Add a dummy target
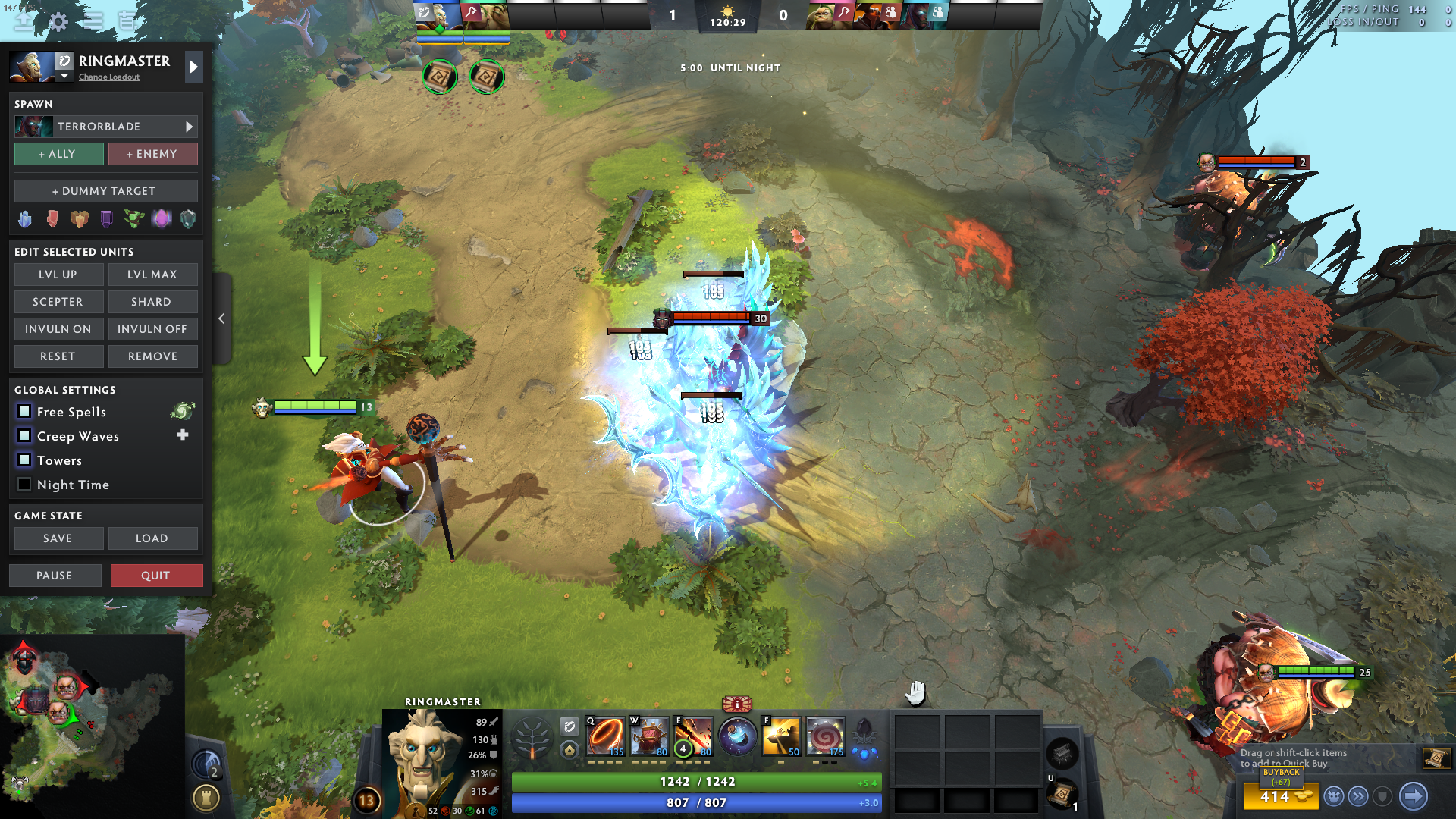This screenshot has height=819, width=1456. click(x=105, y=191)
